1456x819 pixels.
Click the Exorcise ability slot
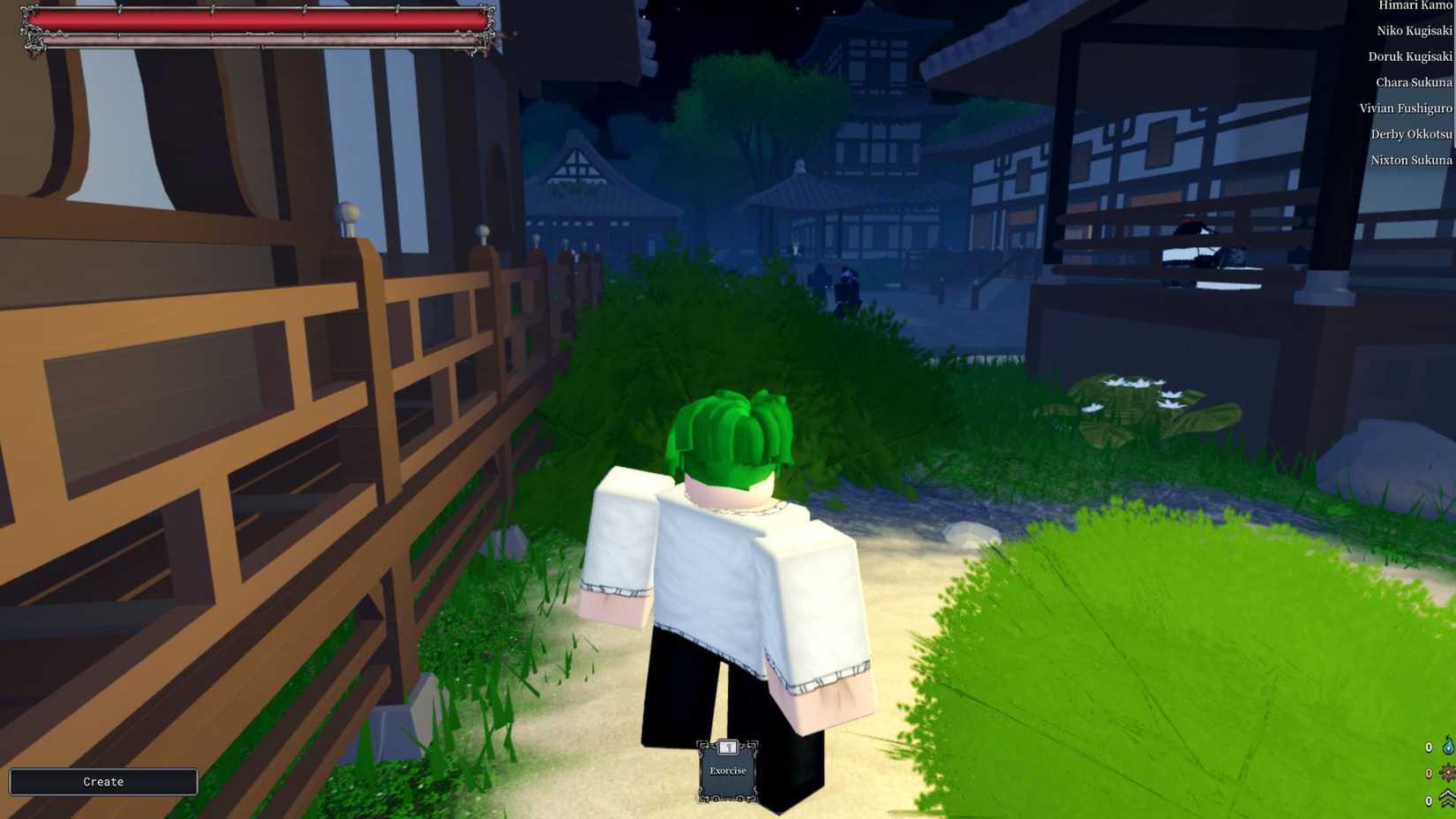tap(728, 770)
